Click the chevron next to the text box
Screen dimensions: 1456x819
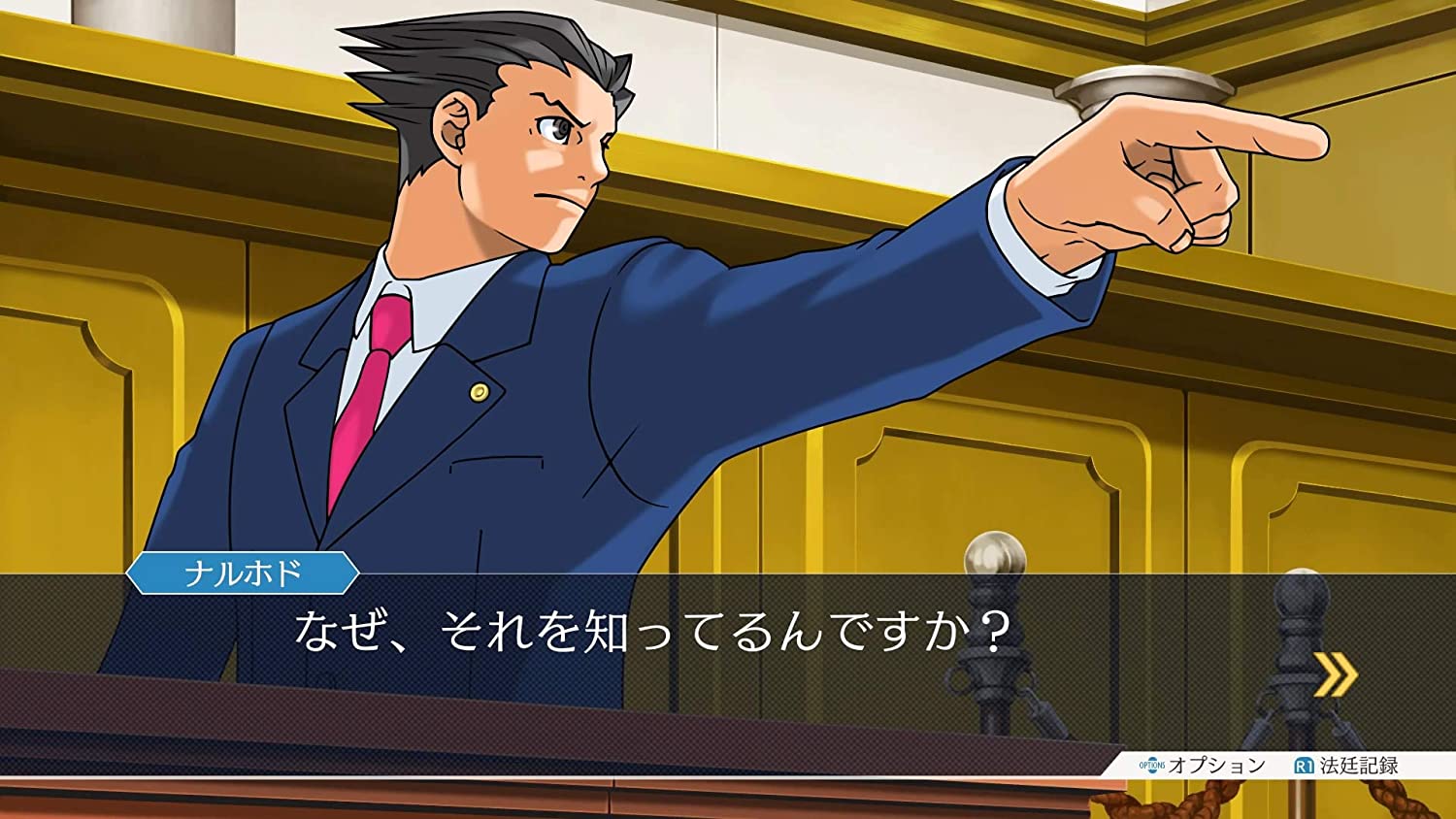point(1338,673)
